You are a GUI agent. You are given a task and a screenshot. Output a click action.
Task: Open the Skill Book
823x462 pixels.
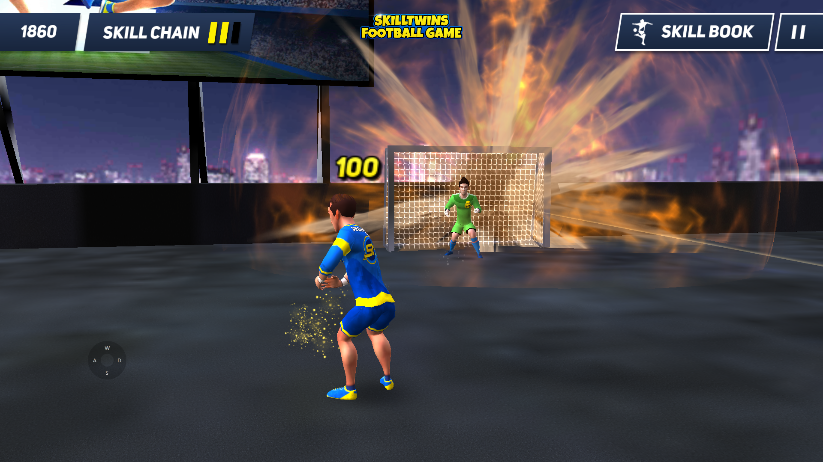click(694, 32)
